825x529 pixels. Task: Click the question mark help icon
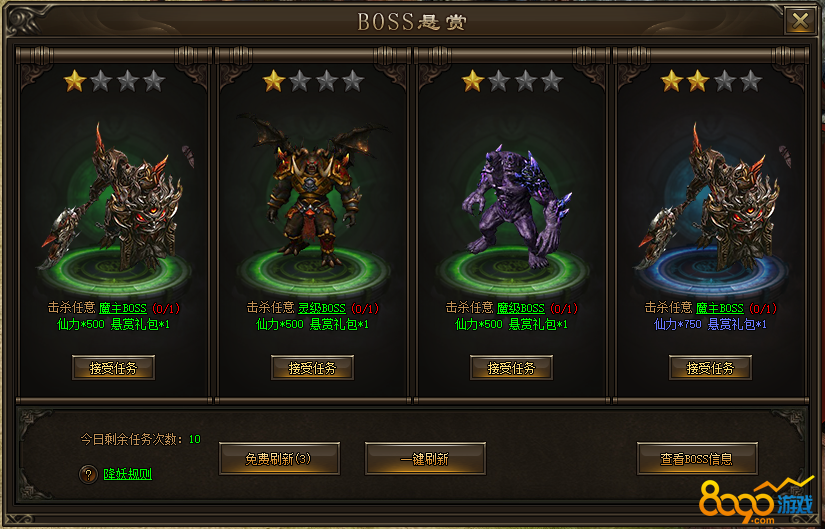(x=87, y=473)
